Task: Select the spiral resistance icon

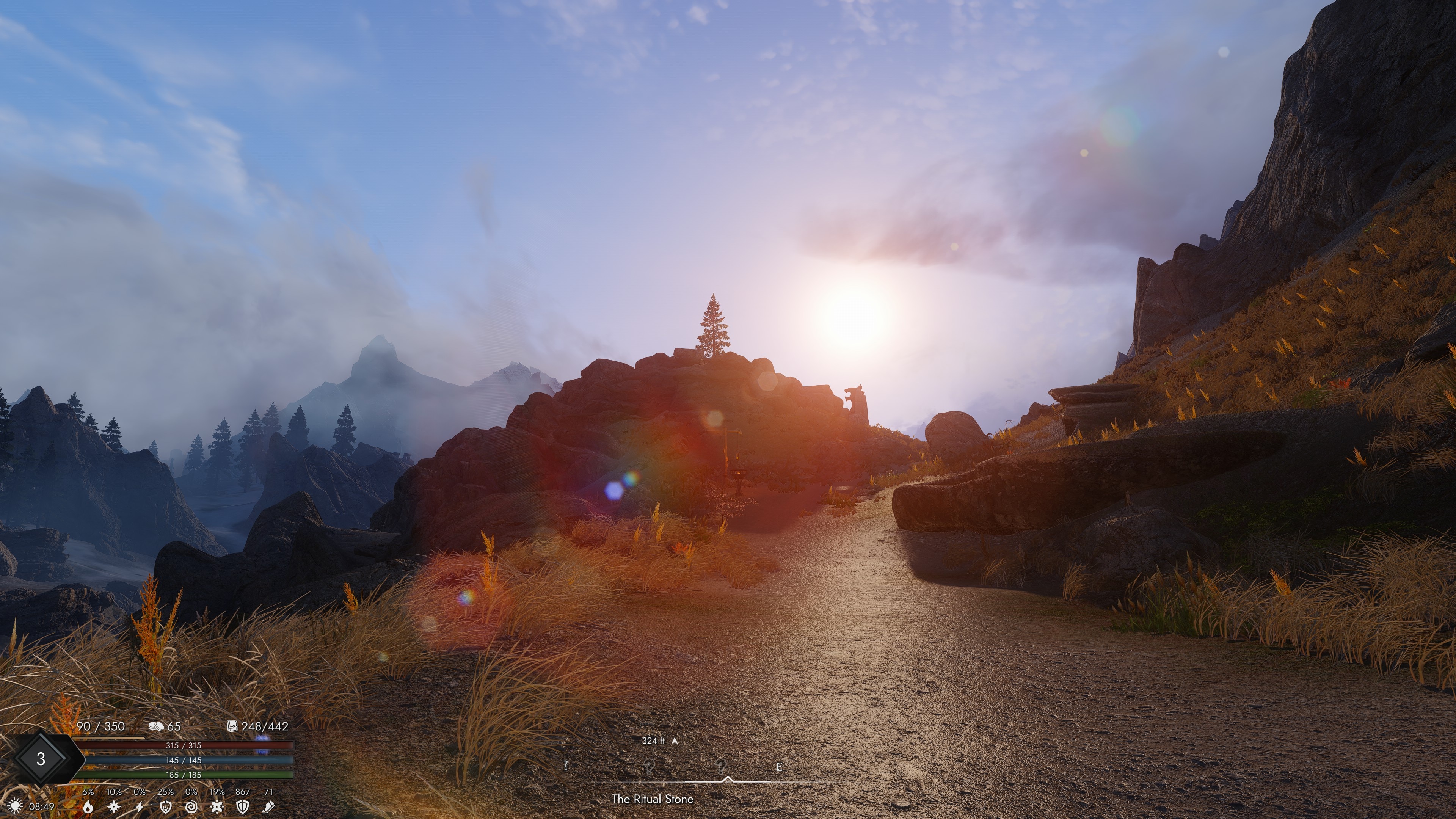Action: tap(191, 806)
